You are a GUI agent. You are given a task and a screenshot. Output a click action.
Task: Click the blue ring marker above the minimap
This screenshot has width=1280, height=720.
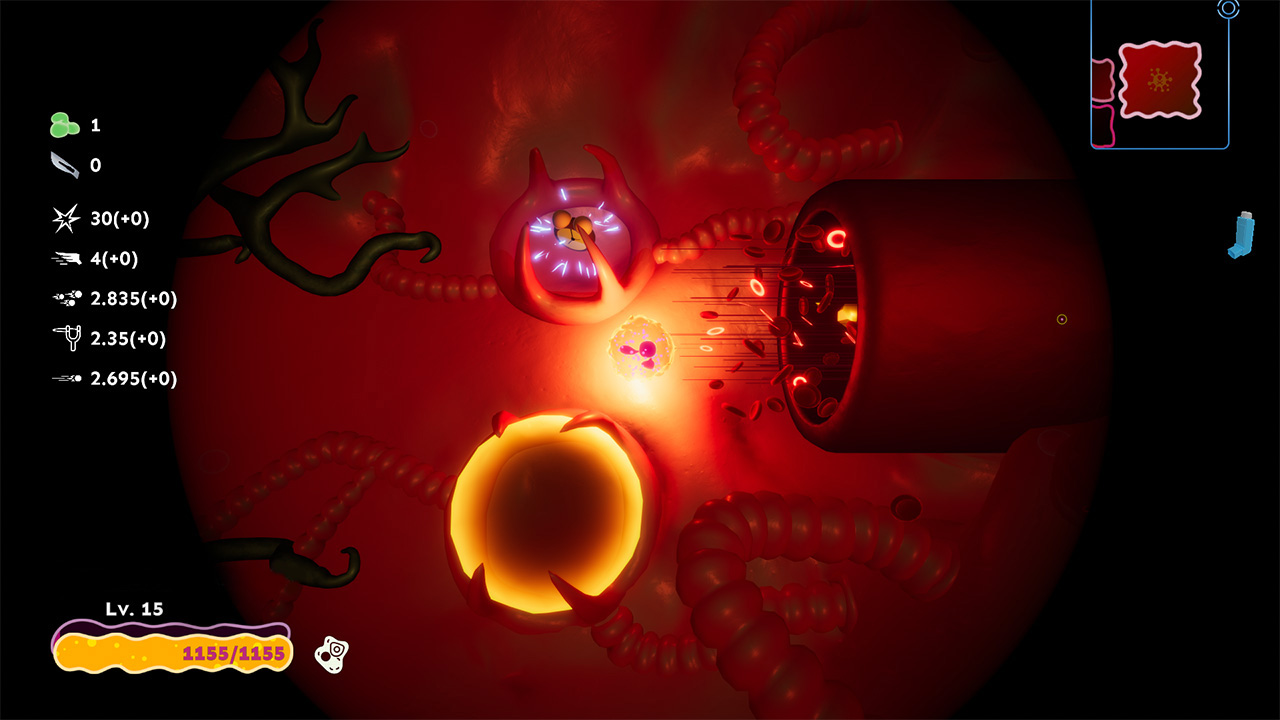1228,9
